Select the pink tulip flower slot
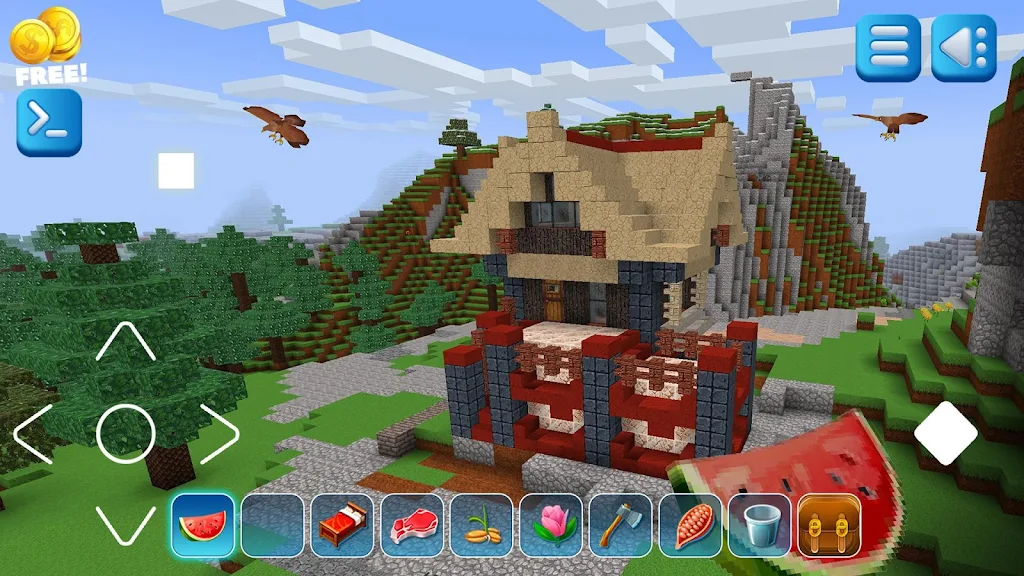This screenshot has height=576, width=1024. click(x=551, y=524)
